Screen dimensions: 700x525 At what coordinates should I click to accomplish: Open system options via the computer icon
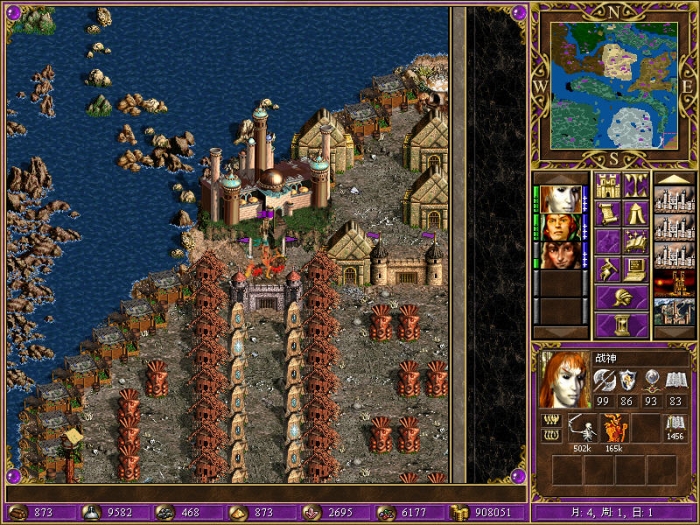coord(636,270)
